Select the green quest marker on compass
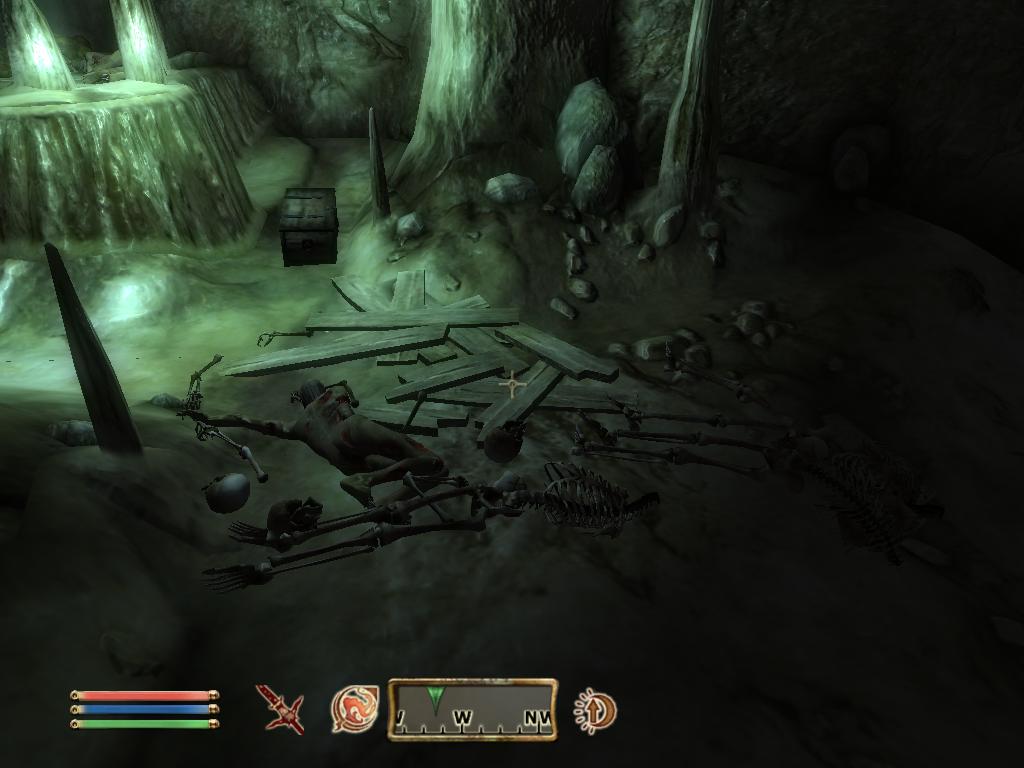Screen dimensions: 1024x768 pos(434,697)
